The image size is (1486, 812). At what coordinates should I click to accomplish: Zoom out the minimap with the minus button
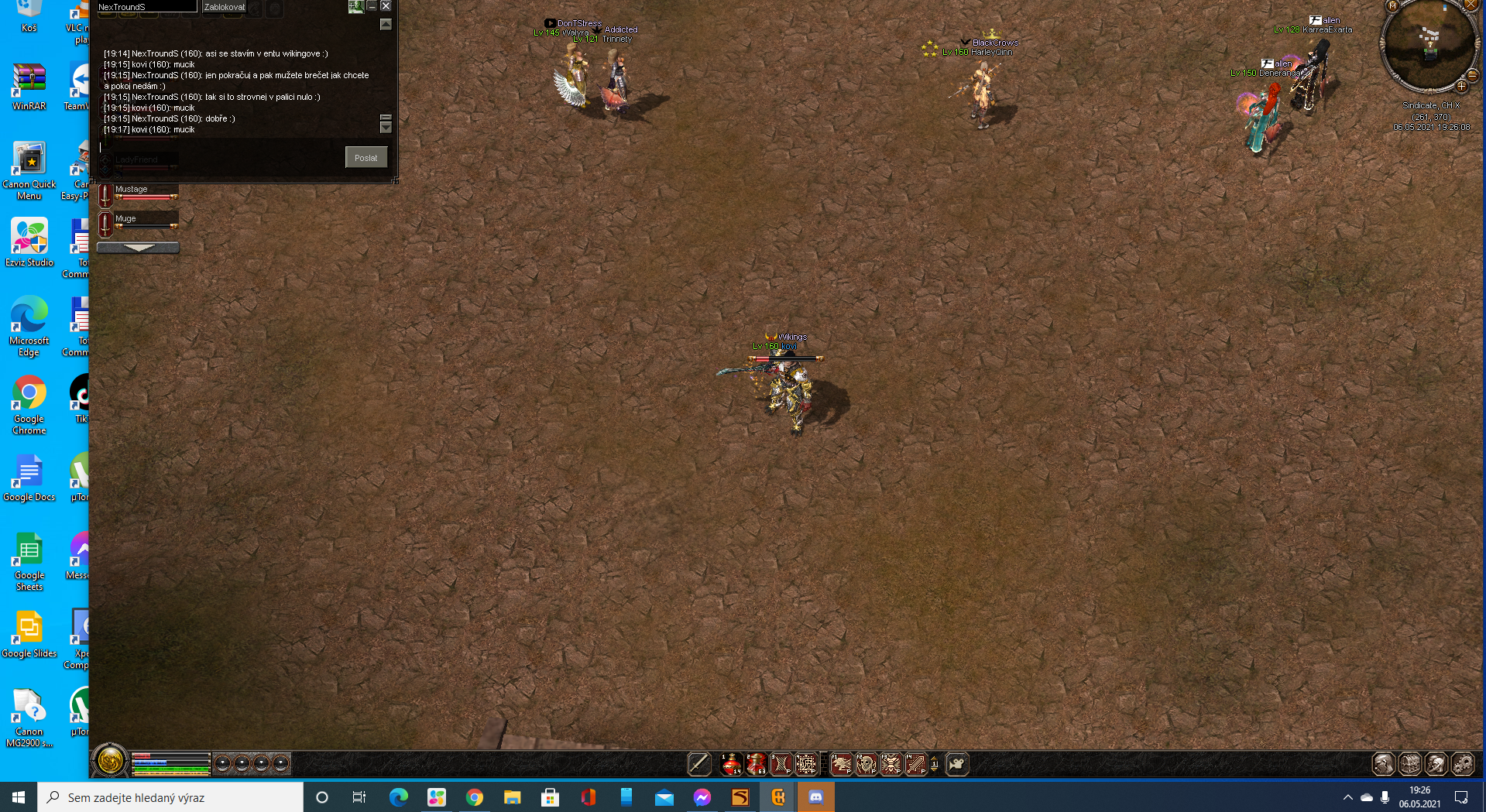tap(1473, 75)
